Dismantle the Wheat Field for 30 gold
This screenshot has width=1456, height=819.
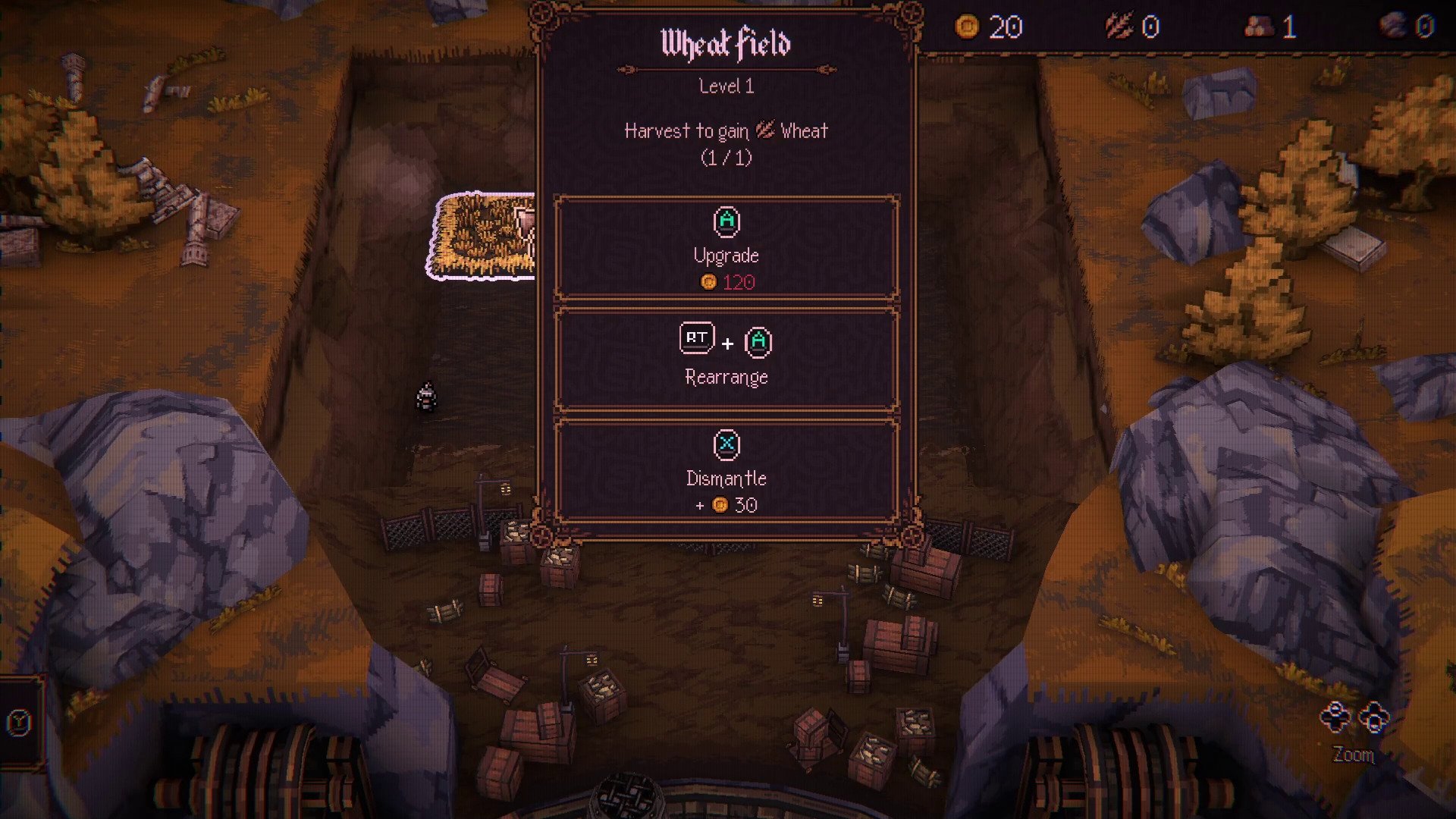pyautogui.click(x=726, y=470)
